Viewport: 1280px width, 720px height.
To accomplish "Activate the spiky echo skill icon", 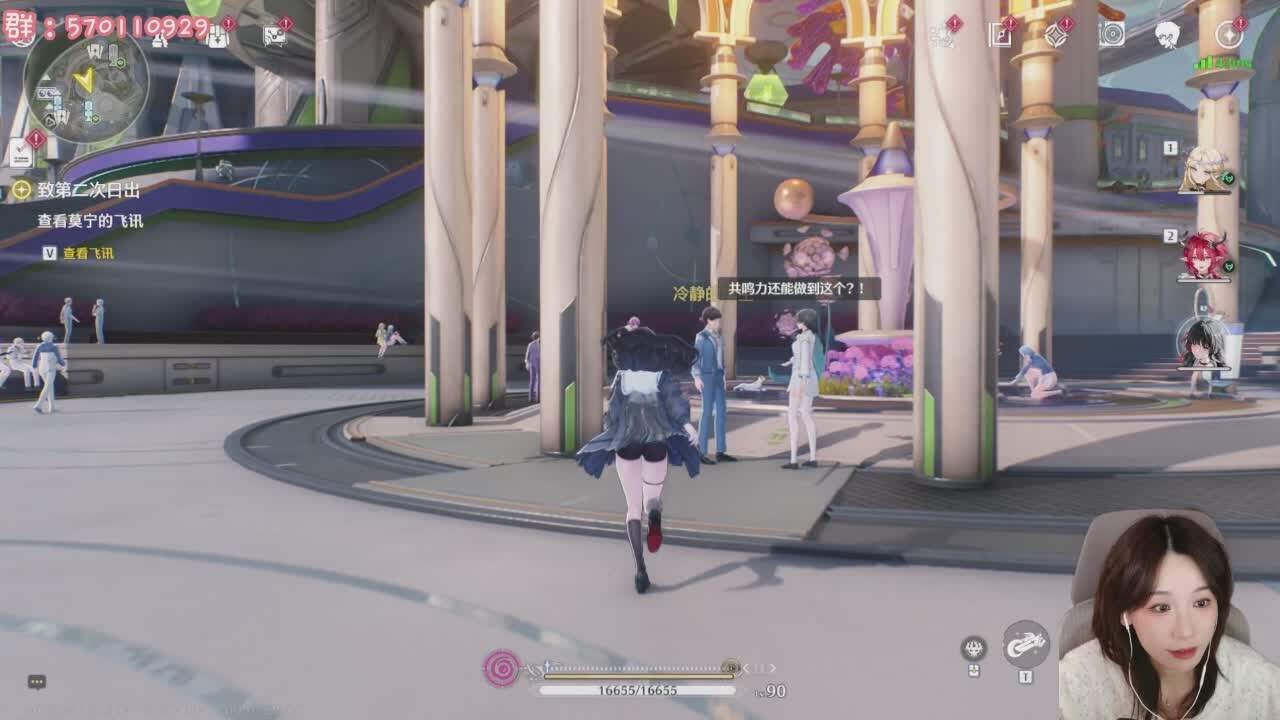I will (973, 649).
